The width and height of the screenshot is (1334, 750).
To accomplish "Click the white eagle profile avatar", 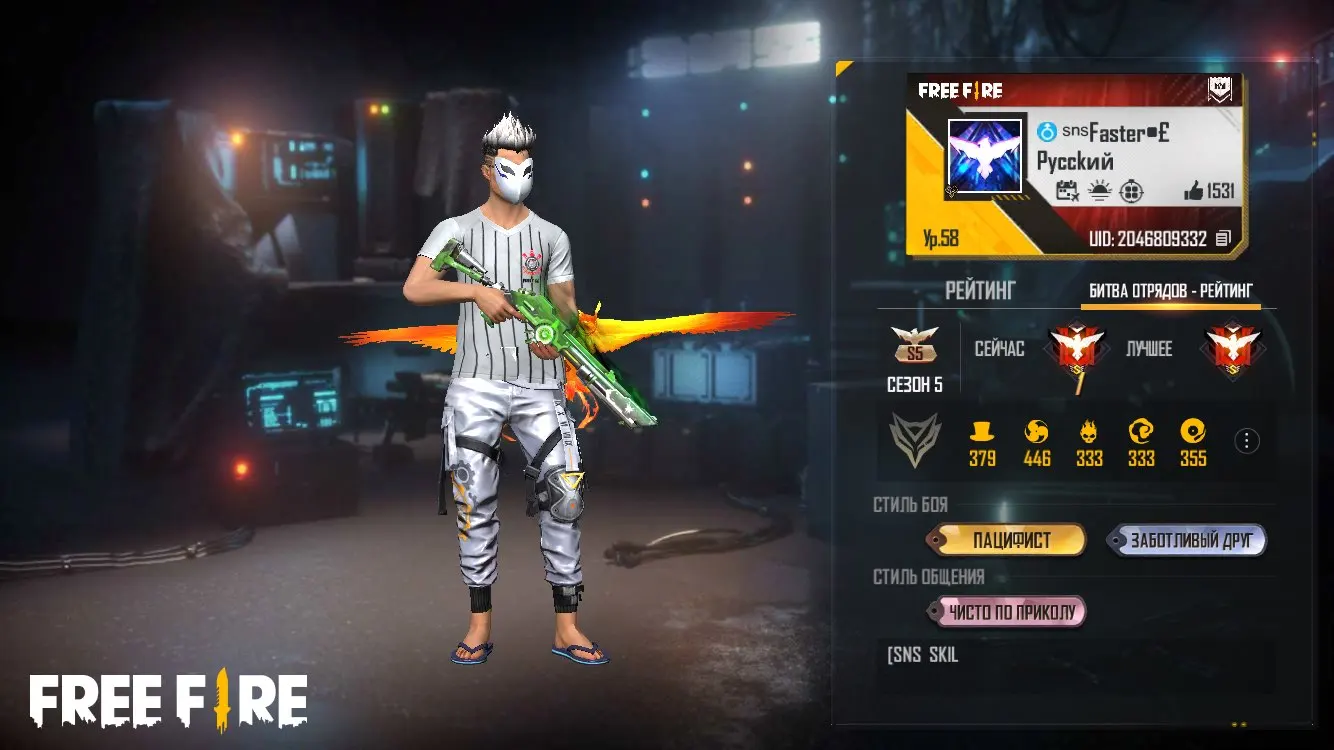I will pyautogui.click(x=985, y=156).
